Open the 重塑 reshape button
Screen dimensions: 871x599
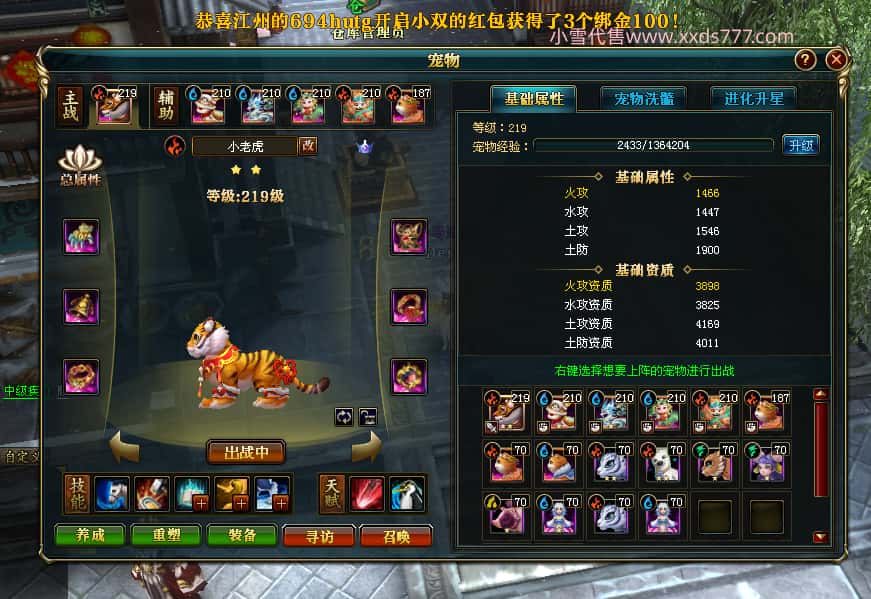coord(165,536)
